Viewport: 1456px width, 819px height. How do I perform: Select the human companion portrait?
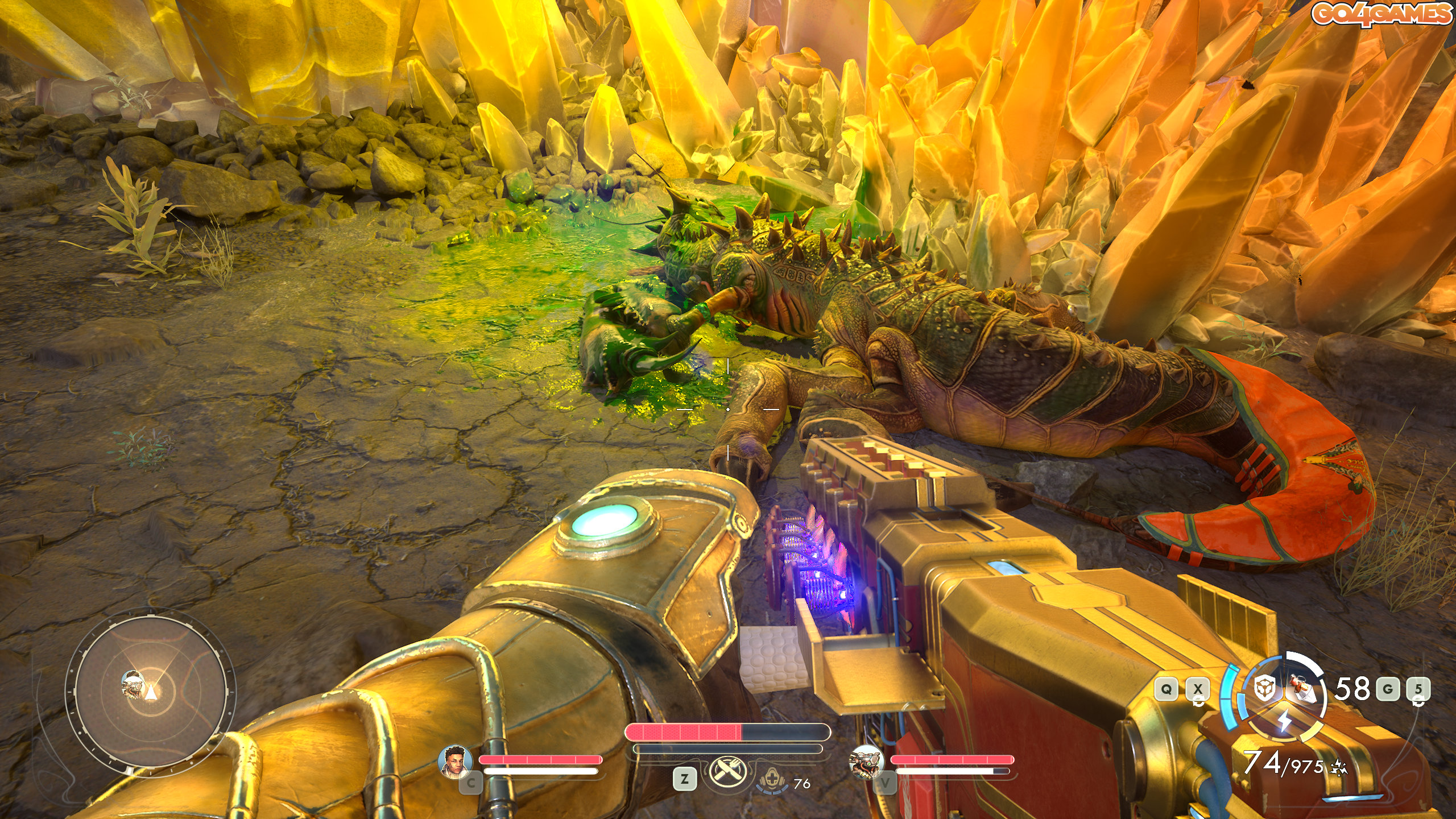pyautogui.click(x=455, y=761)
